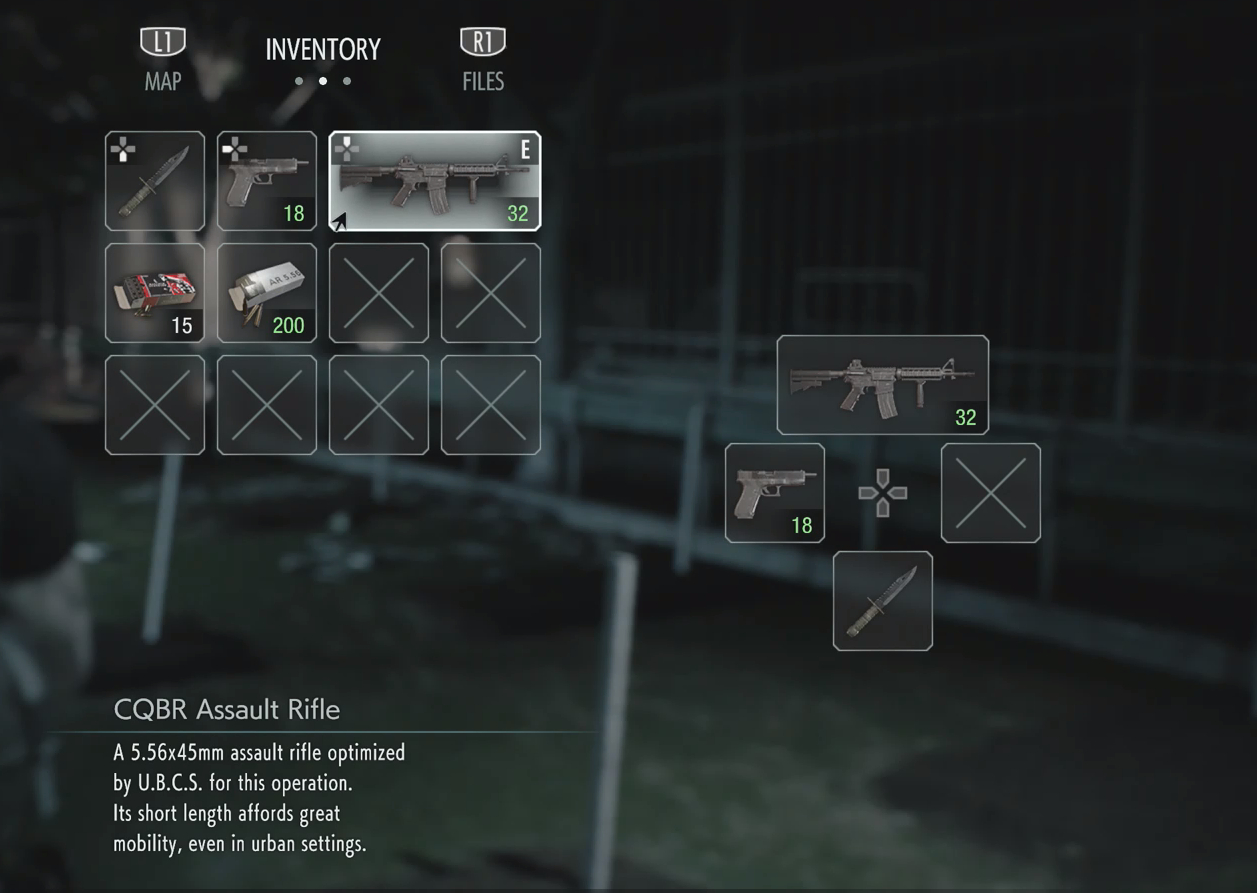Screen dimensions: 1257x893
Task: Switch to the Map tab
Action: (x=163, y=62)
